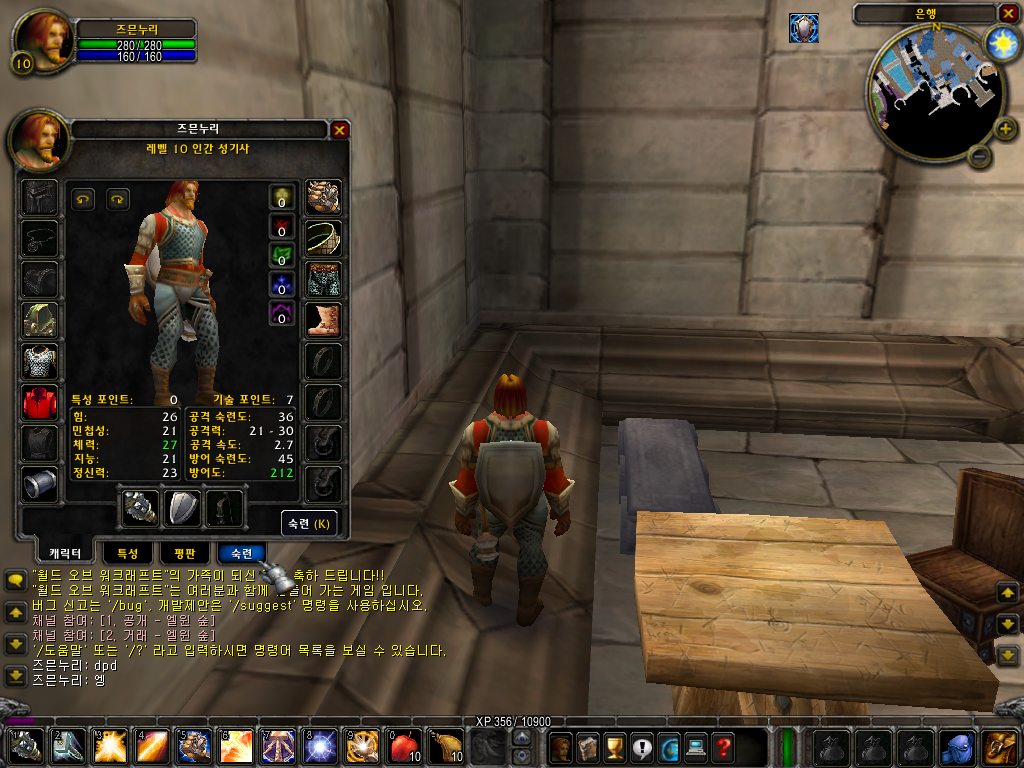Switch to the 특성 tab
1024x768 pixels.
128,553
